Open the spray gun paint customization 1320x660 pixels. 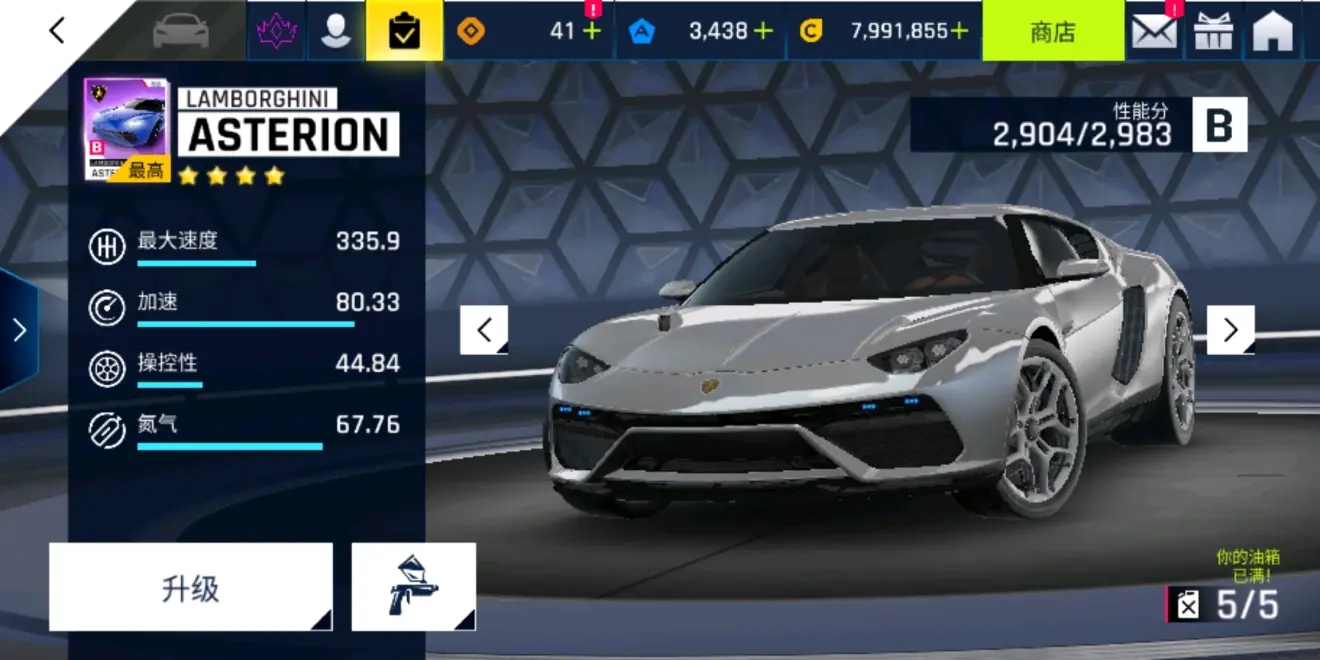tap(413, 587)
